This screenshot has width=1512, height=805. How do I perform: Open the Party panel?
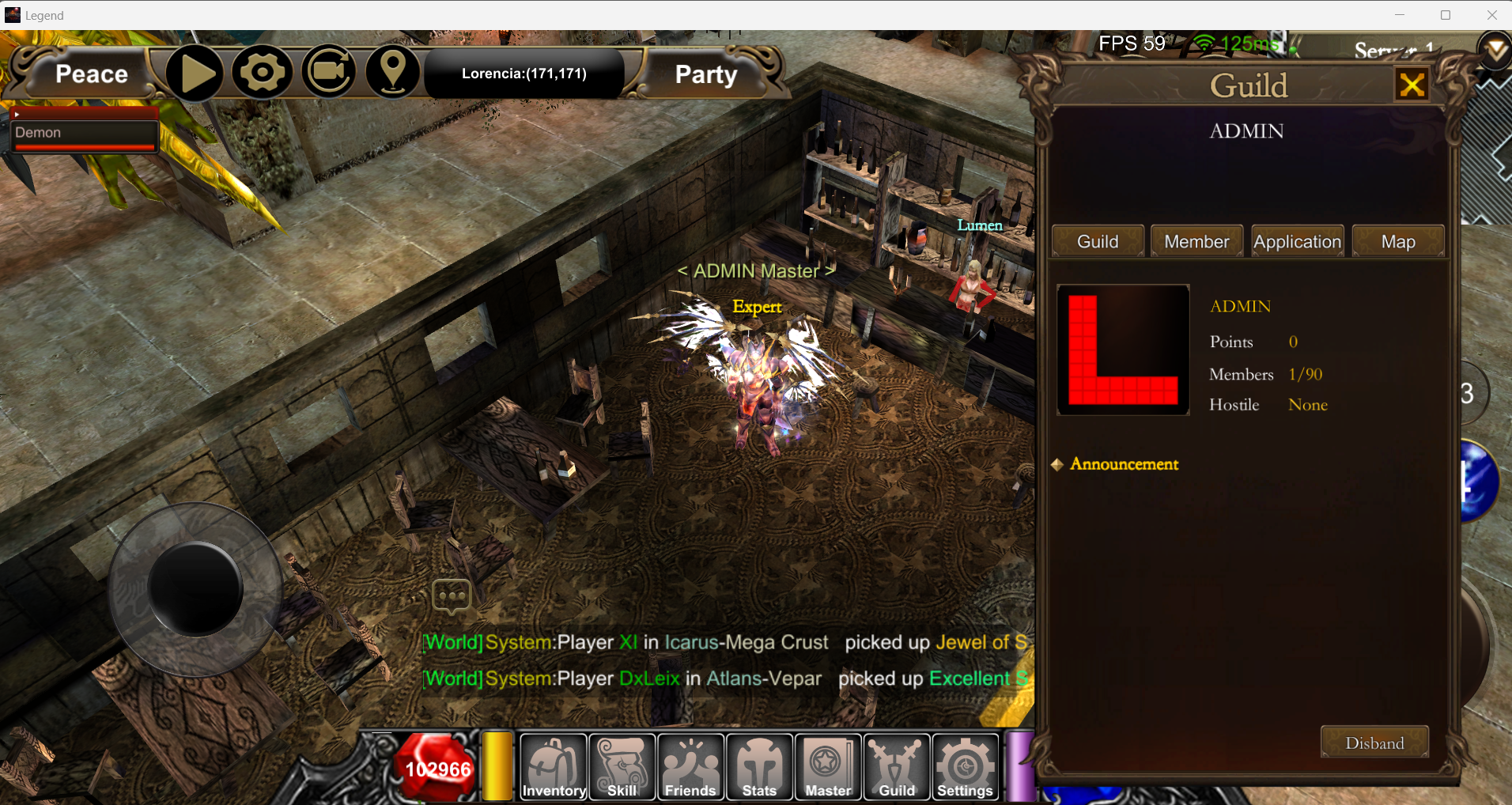(705, 74)
